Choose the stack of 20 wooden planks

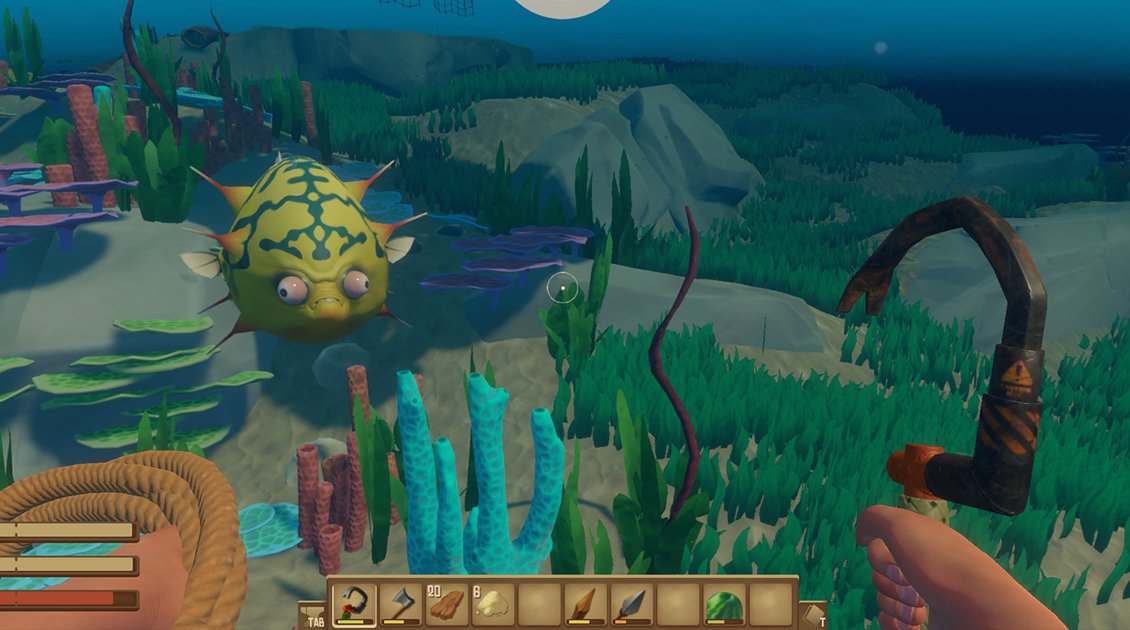[x=447, y=603]
